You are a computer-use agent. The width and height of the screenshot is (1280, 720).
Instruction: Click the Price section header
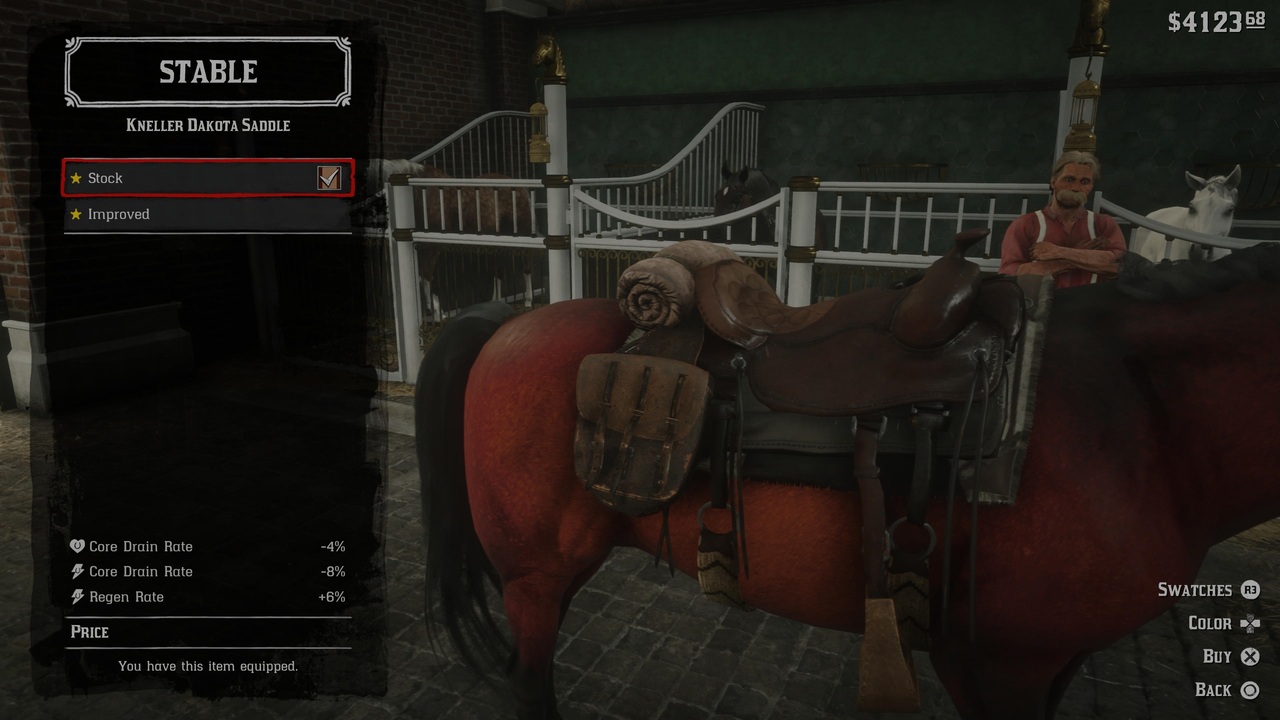(90, 631)
